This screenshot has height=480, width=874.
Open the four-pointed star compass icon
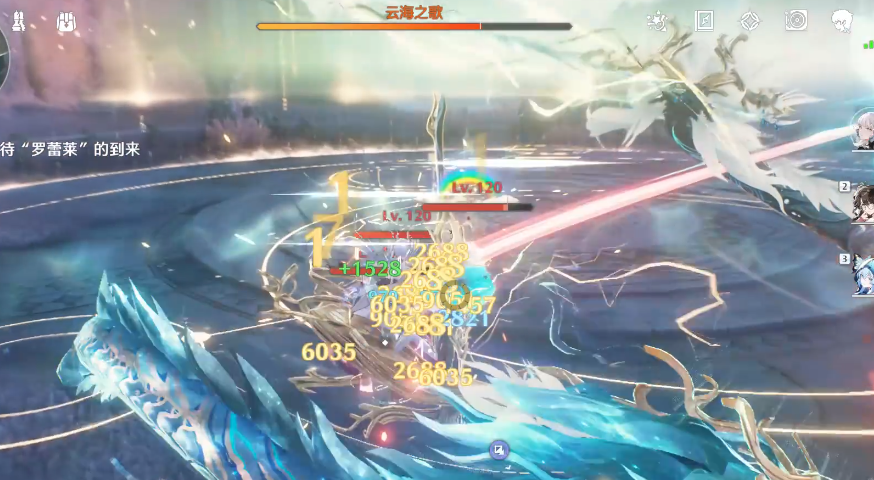pos(750,21)
